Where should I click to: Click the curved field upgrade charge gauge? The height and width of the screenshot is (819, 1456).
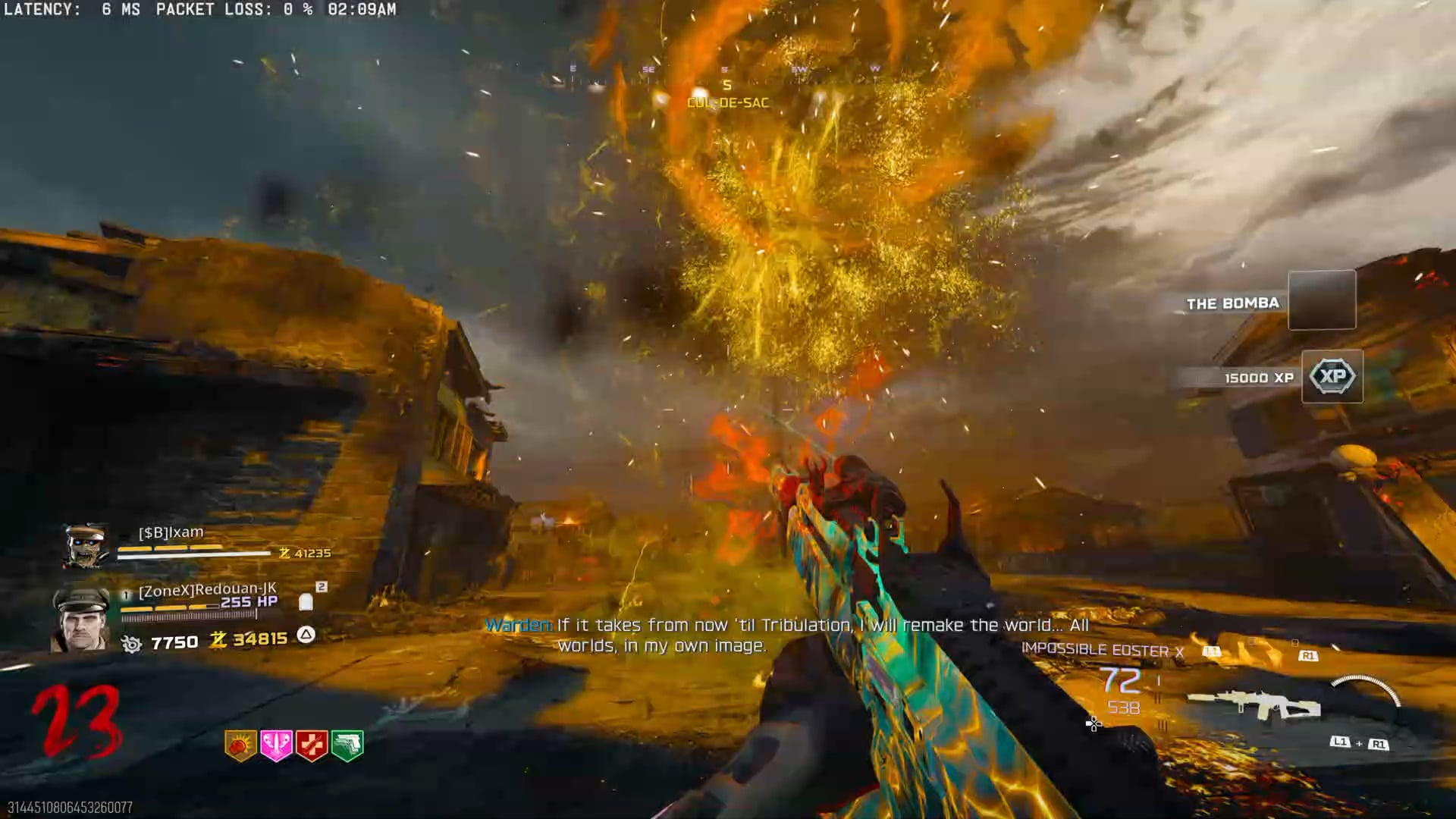[1367, 689]
